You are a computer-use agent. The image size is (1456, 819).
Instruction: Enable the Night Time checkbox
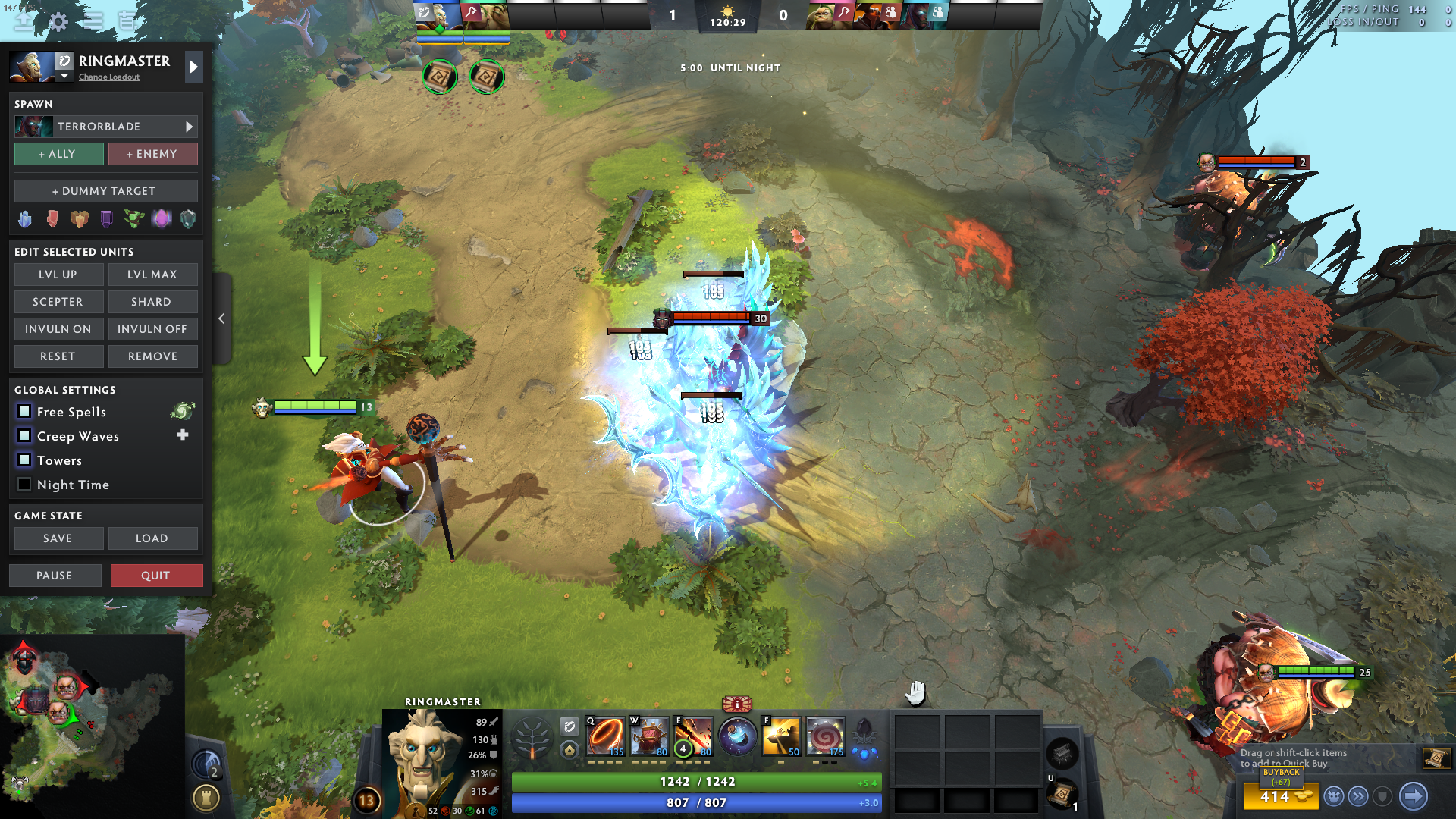(24, 485)
